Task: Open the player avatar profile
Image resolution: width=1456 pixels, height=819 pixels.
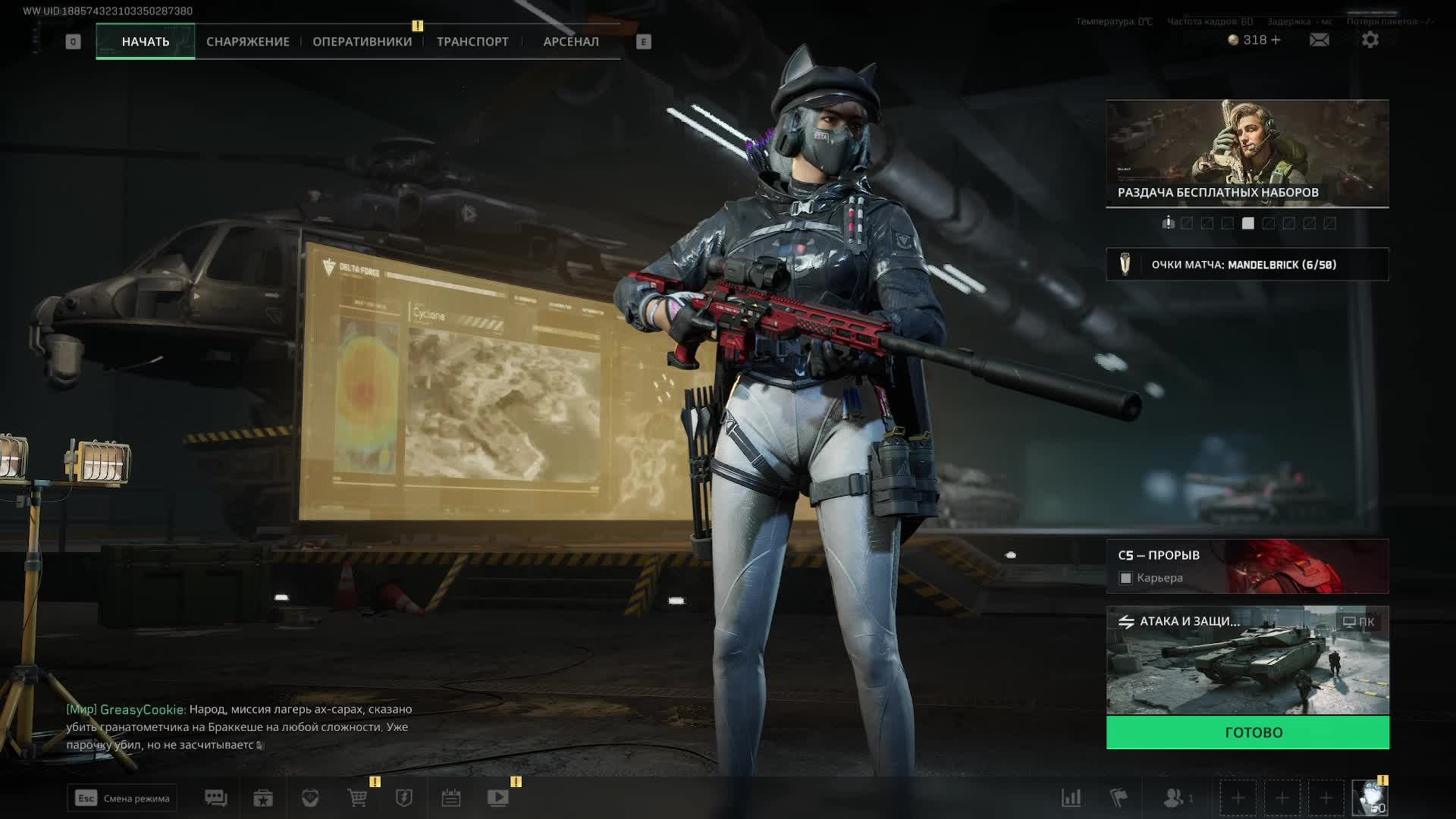Action: click(x=1370, y=798)
